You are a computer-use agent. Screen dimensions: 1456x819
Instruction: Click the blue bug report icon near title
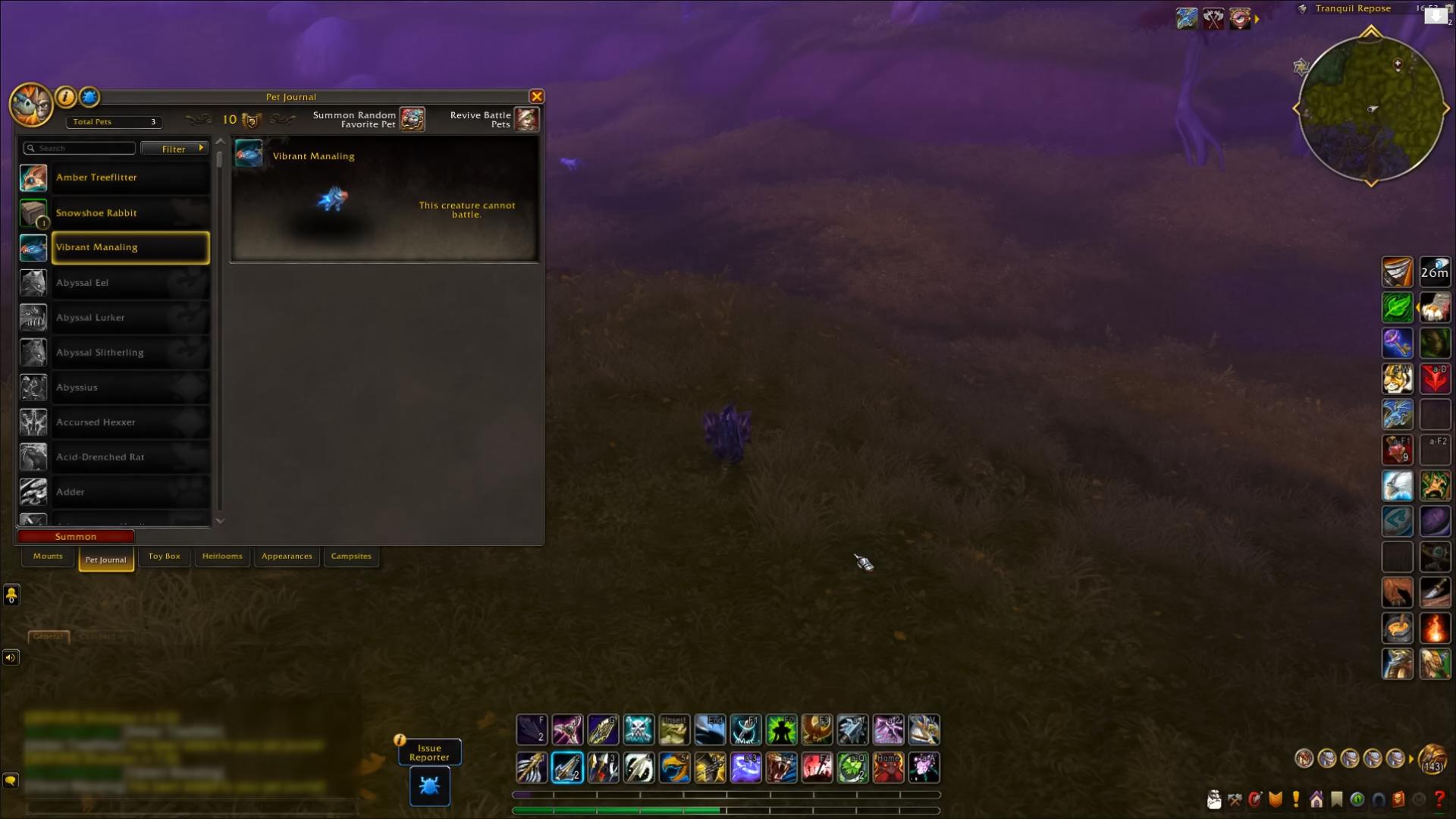(89, 96)
